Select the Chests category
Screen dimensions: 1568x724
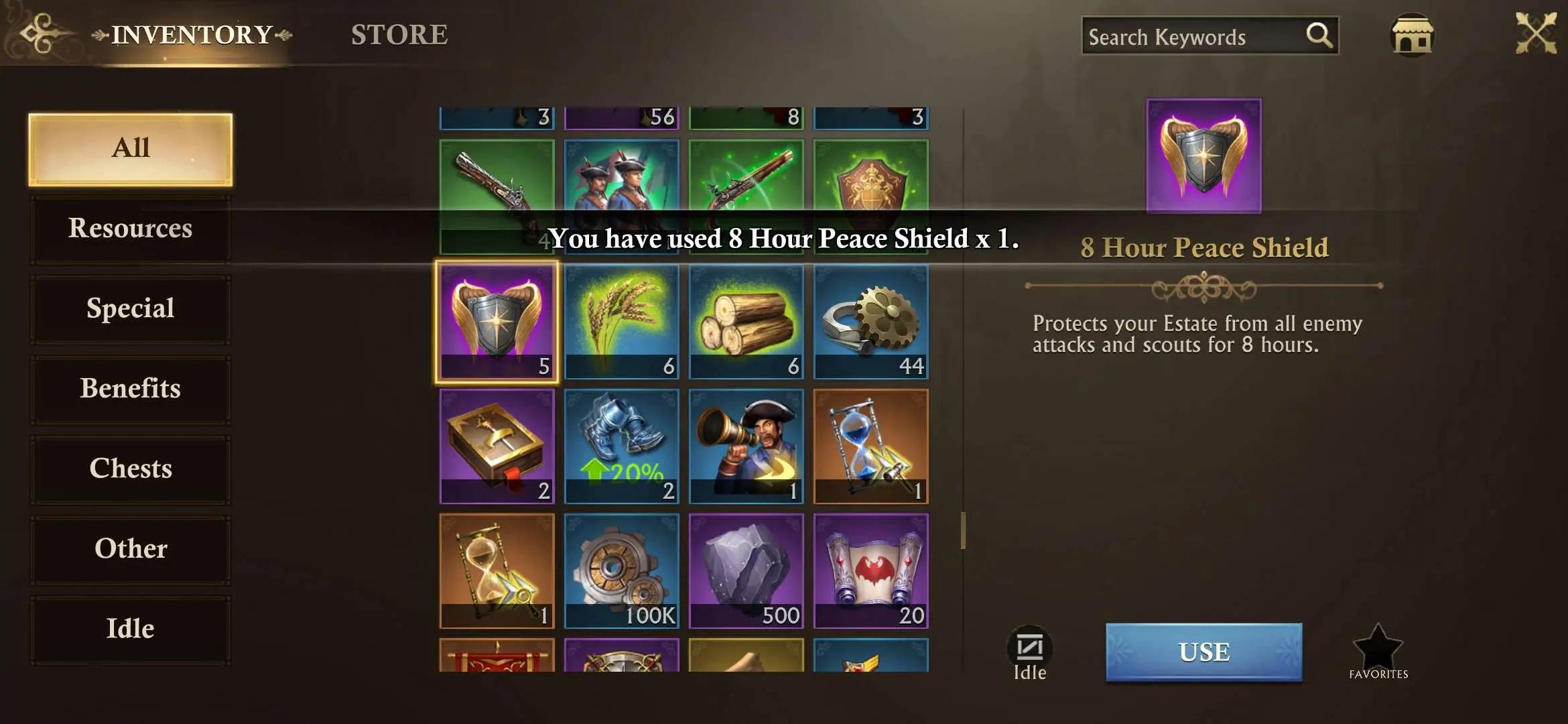coord(130,469)
